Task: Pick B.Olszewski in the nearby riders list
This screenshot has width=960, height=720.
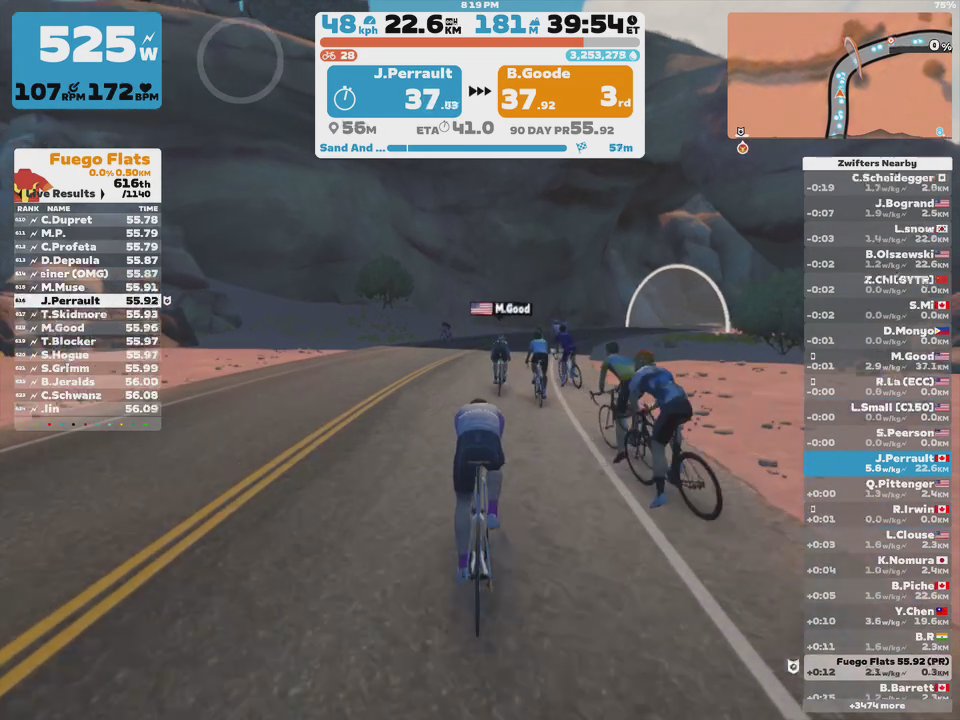Action: tap(878, 259)
